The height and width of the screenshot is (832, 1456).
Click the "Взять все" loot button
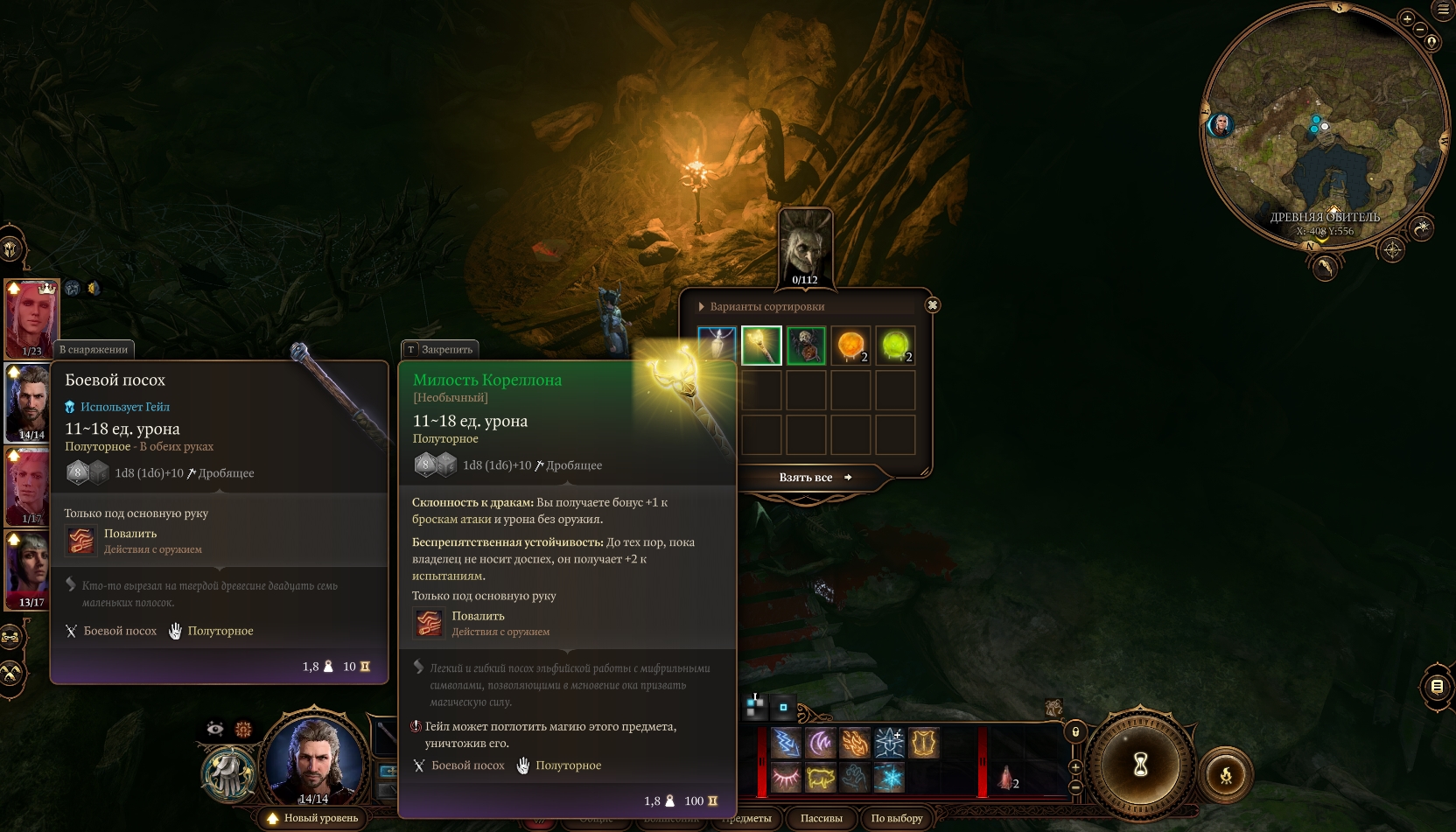[807, 478]
